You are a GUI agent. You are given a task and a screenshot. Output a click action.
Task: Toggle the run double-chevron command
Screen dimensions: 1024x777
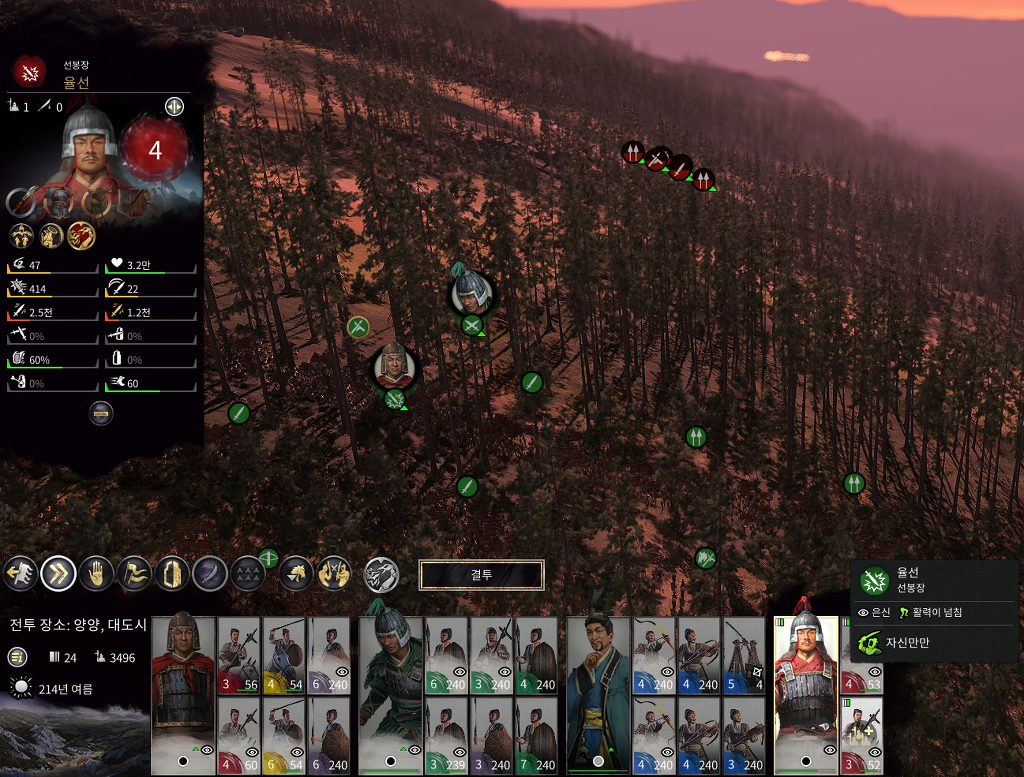59,573
